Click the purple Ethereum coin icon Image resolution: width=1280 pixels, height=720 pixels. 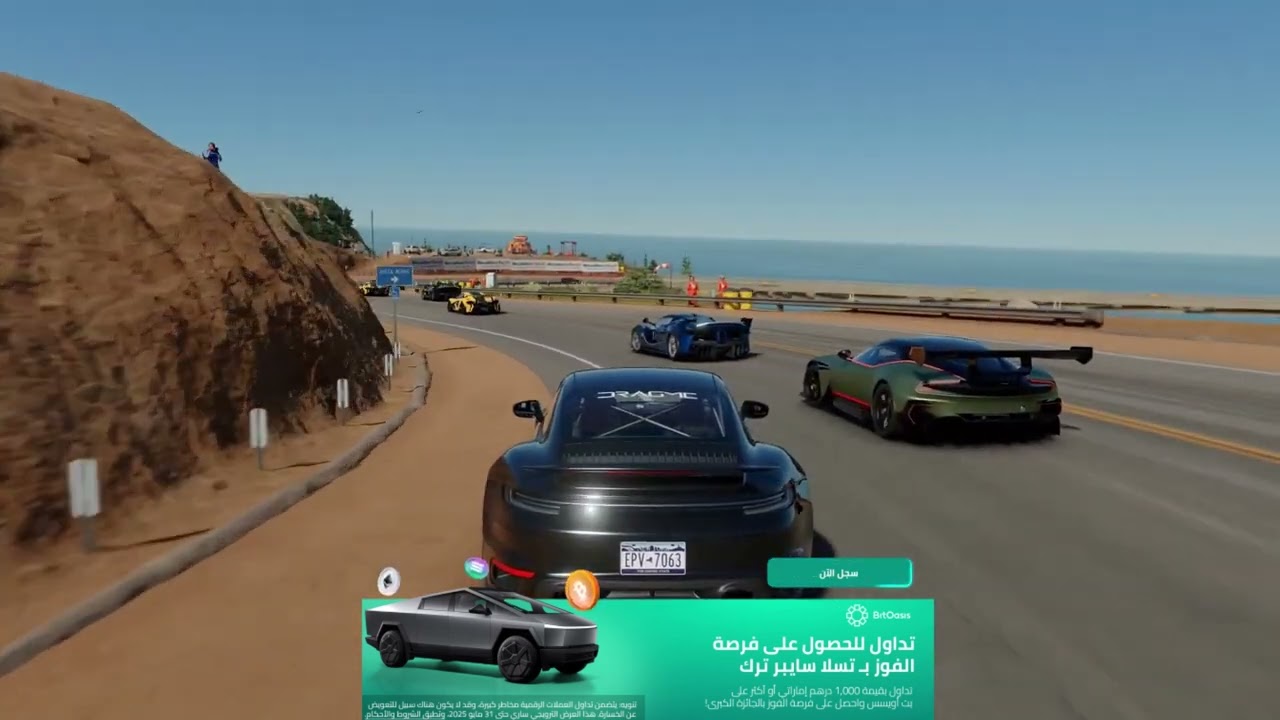click(x=388, y=580)
